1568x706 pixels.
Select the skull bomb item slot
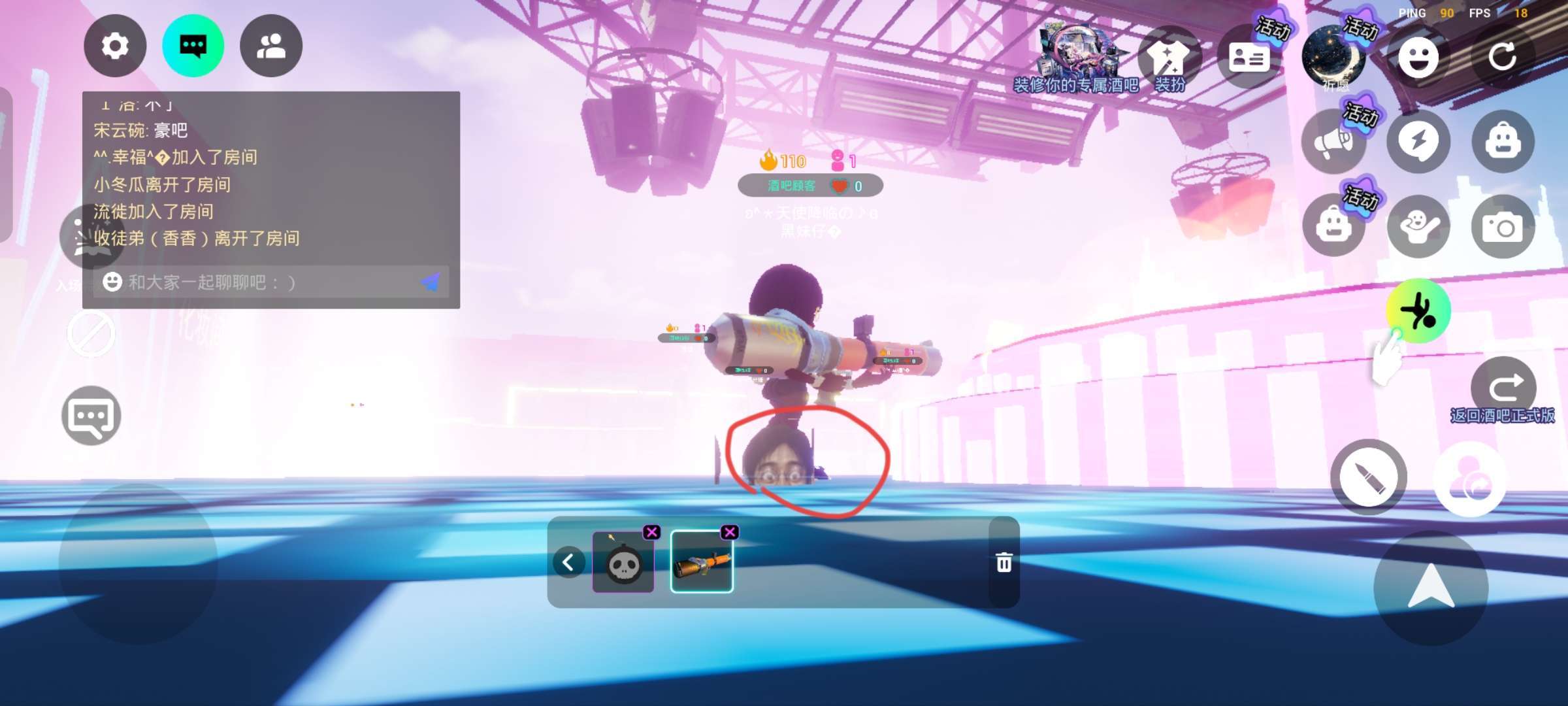click(x=623, y=563)
